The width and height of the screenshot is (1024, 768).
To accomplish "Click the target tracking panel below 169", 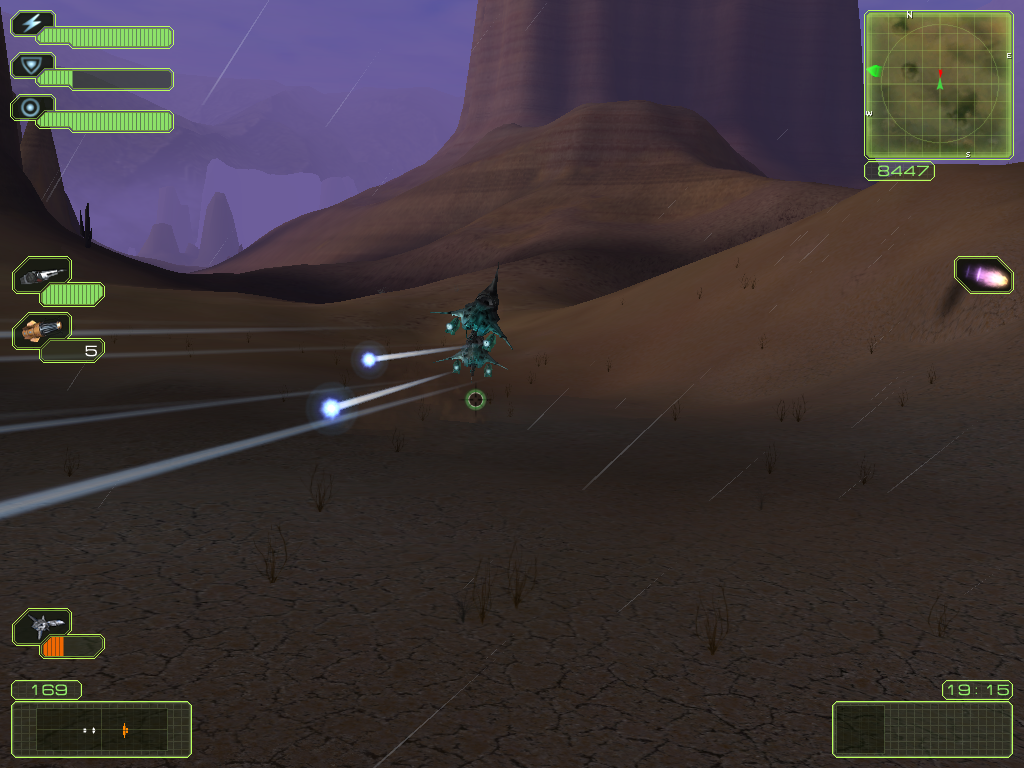I will 101,729.
